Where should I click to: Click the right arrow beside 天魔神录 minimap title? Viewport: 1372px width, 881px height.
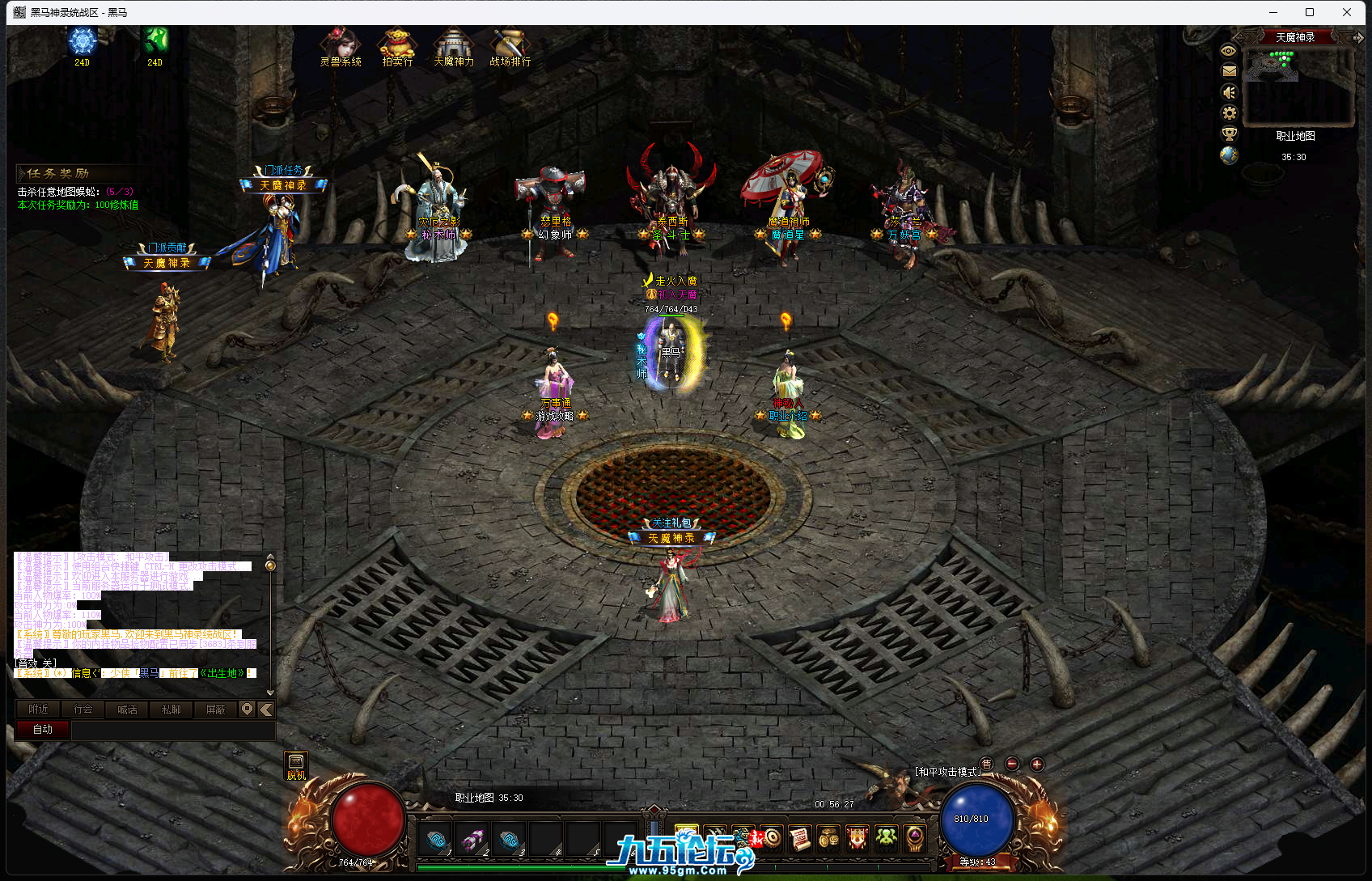point(1358,37)
